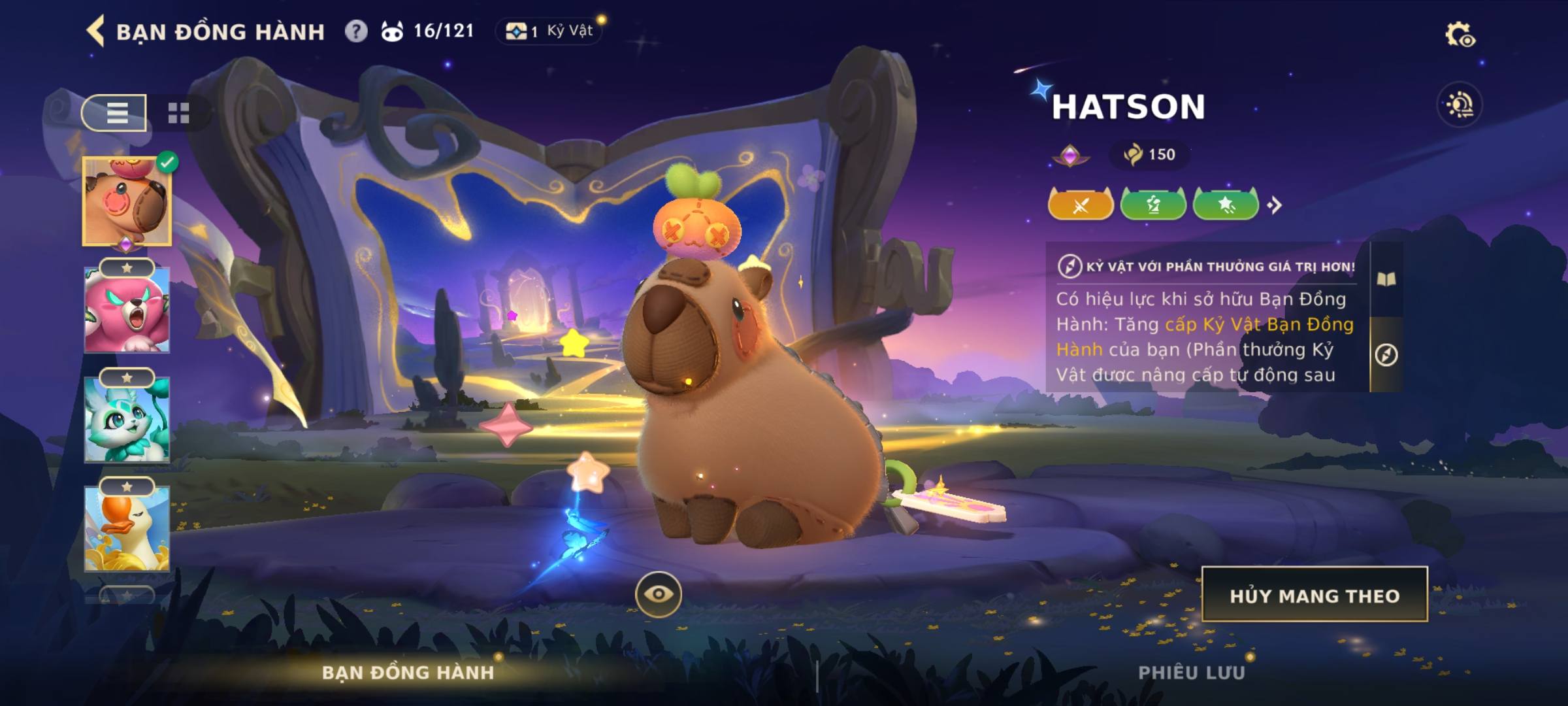Open the Kỷ Vật relic counter

pos(549,31)
